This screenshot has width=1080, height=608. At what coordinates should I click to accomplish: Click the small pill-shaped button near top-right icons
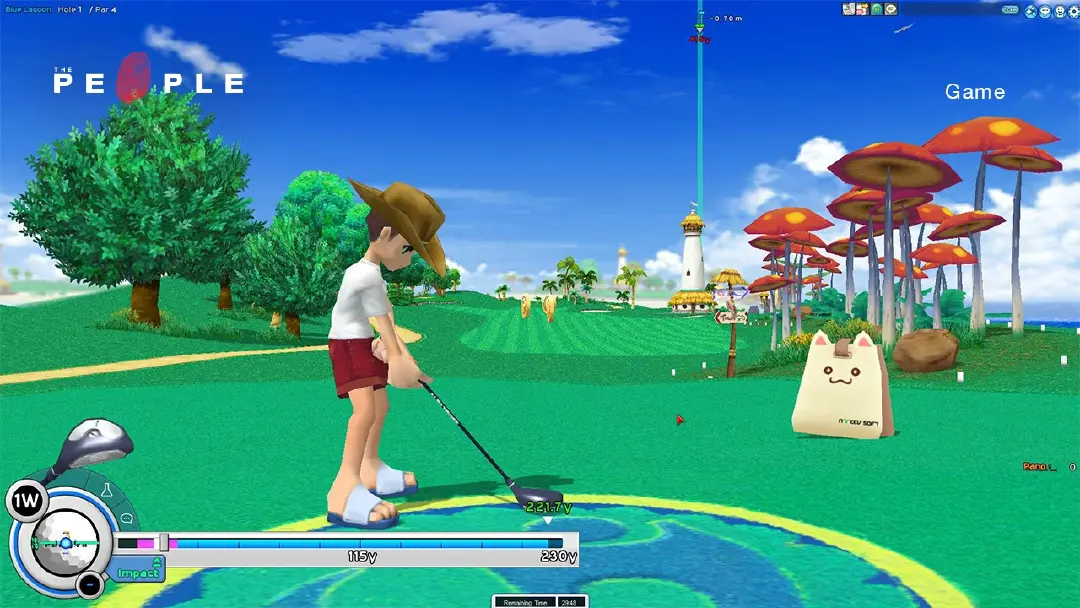tap(1011, 10)
